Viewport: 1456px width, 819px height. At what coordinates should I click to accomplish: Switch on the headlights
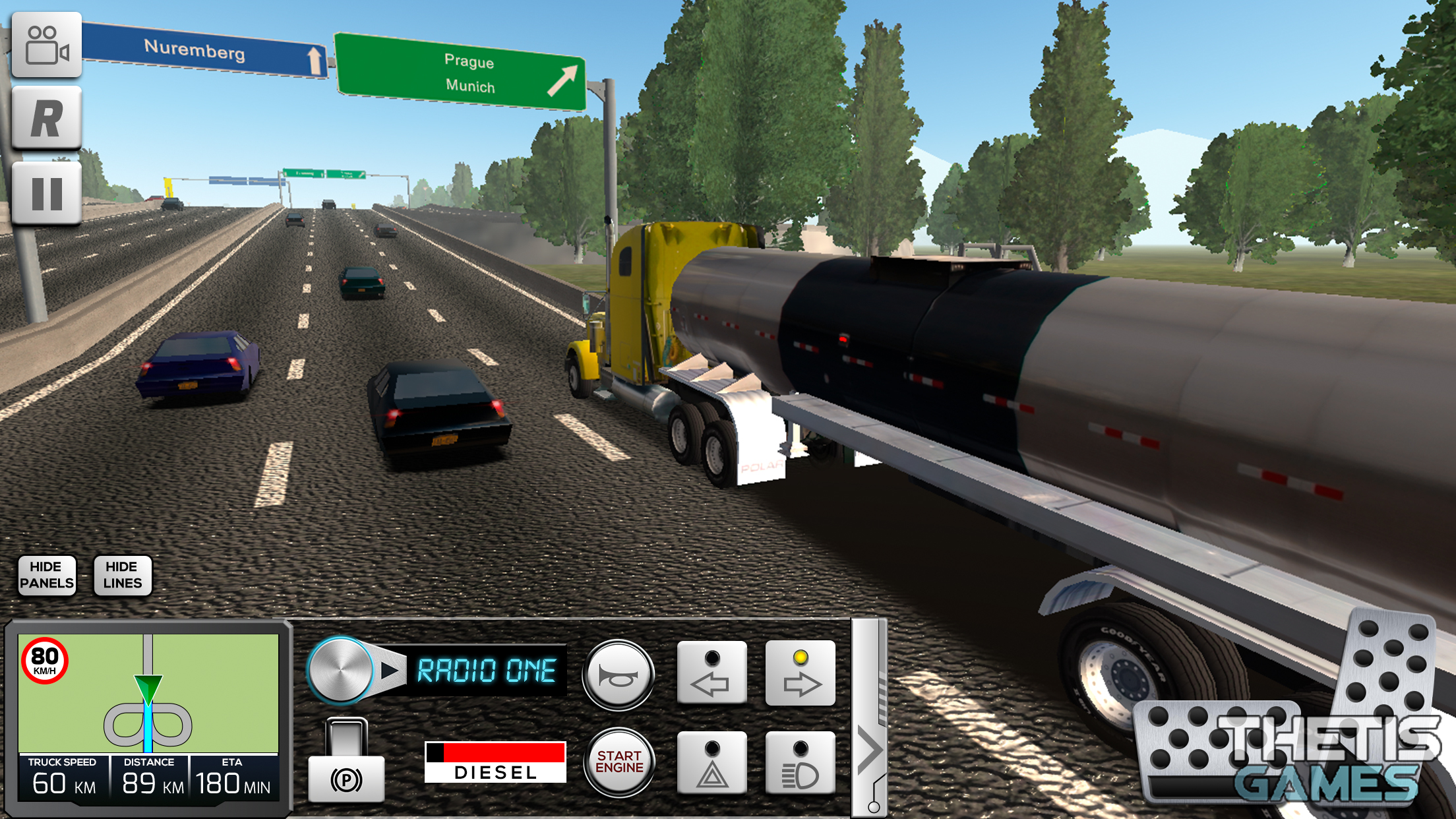(x=800, y=763)
